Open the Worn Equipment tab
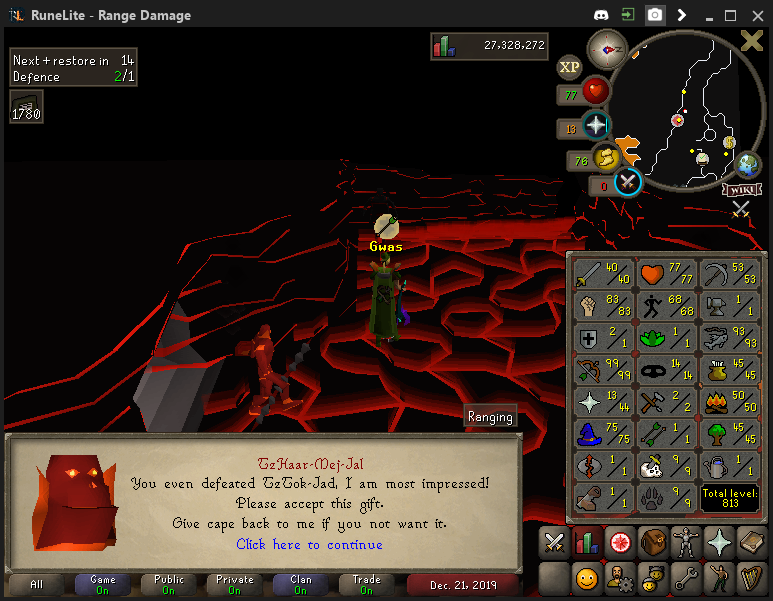Image resolution: width=773 pixels, height=601 pixels. 686,543
